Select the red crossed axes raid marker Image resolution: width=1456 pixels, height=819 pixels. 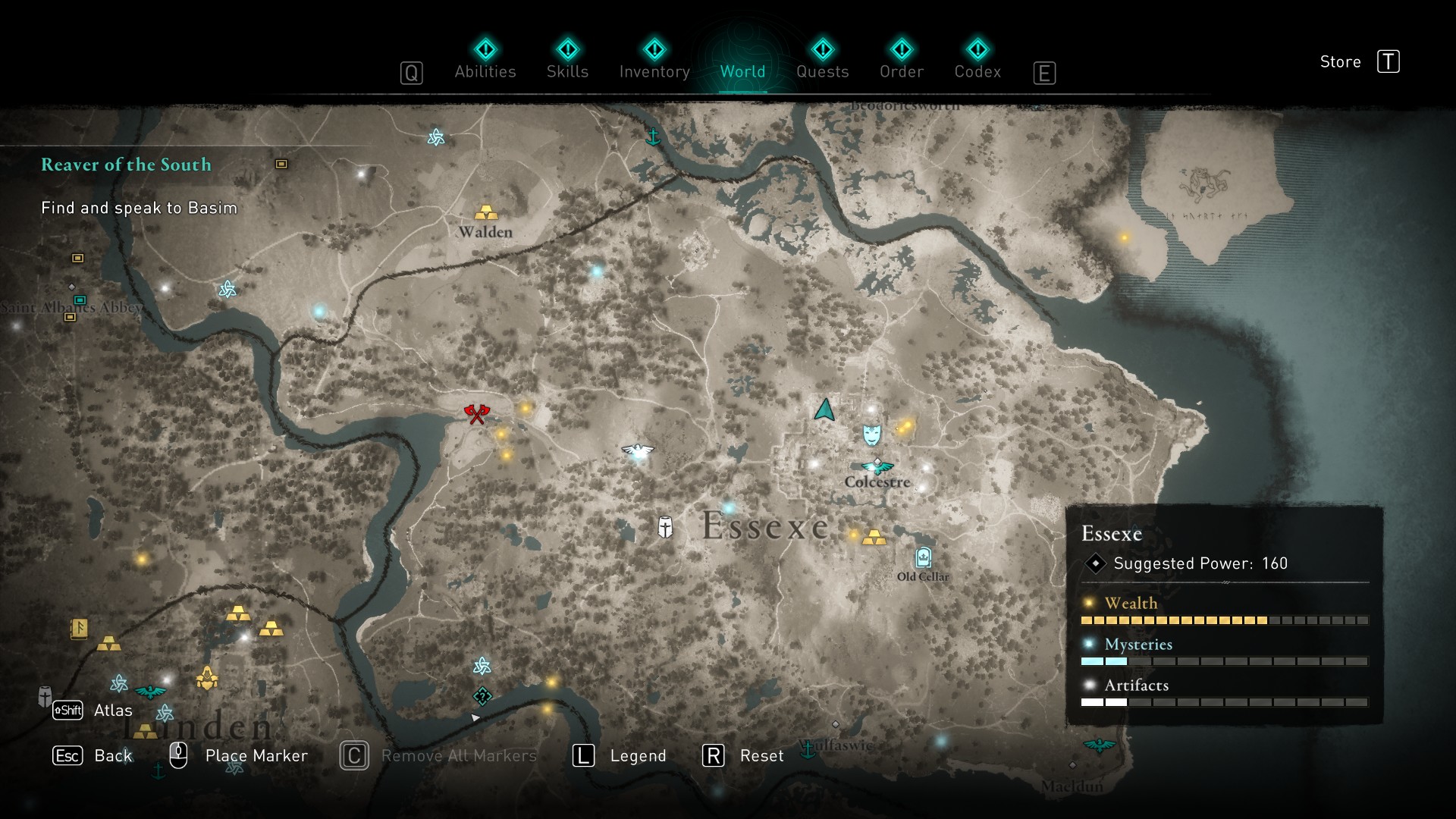click(x=477, y=413)
